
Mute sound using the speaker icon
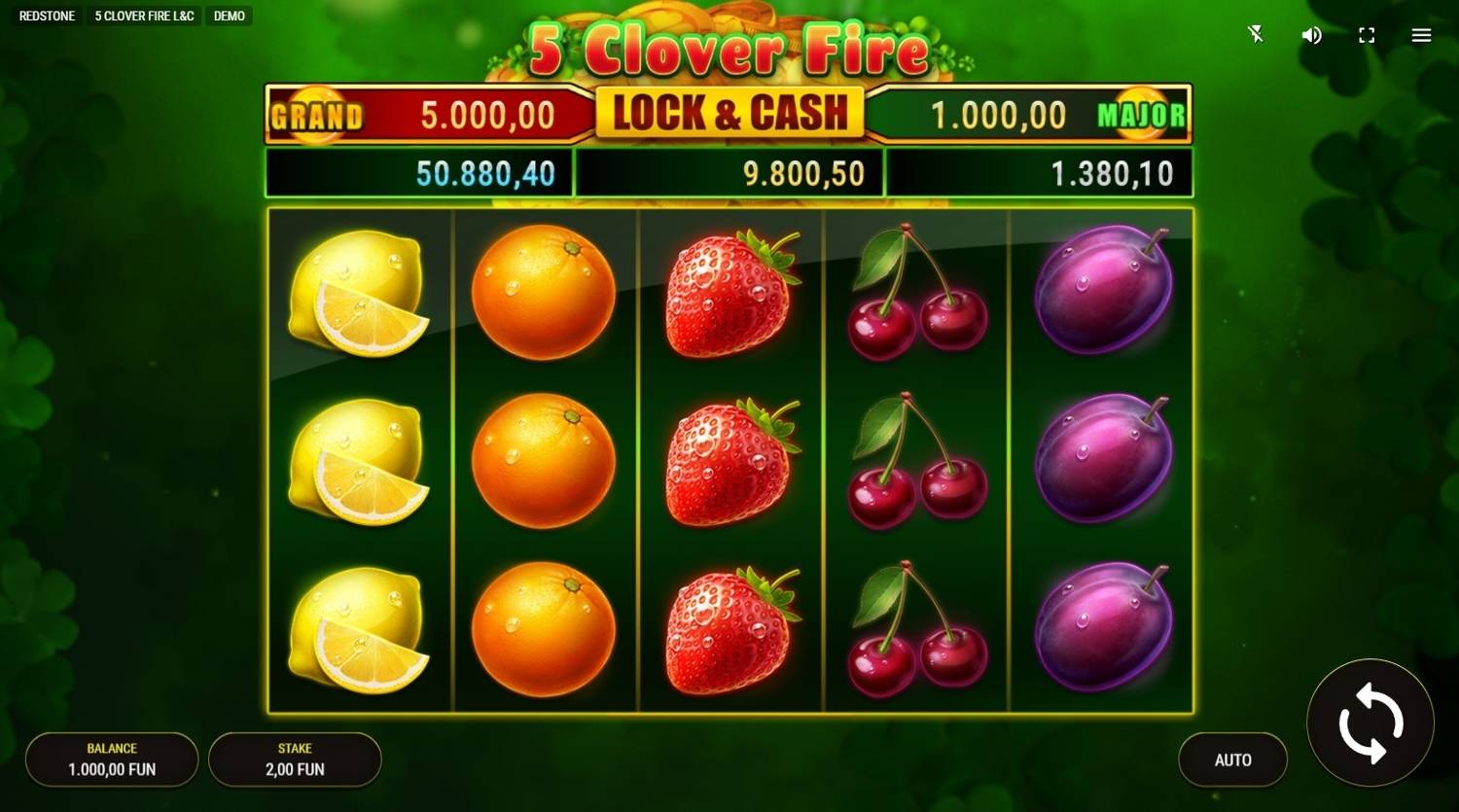click(1310, 35)
